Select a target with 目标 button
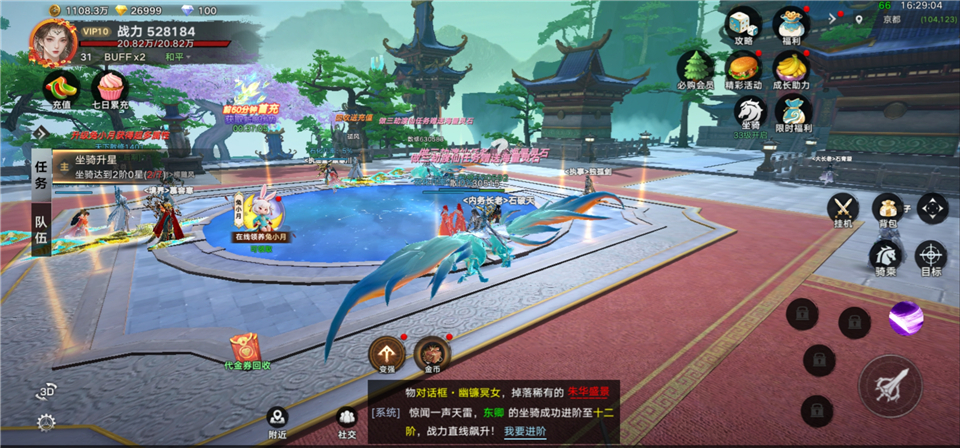960x448 pixels. click(930, 256)
